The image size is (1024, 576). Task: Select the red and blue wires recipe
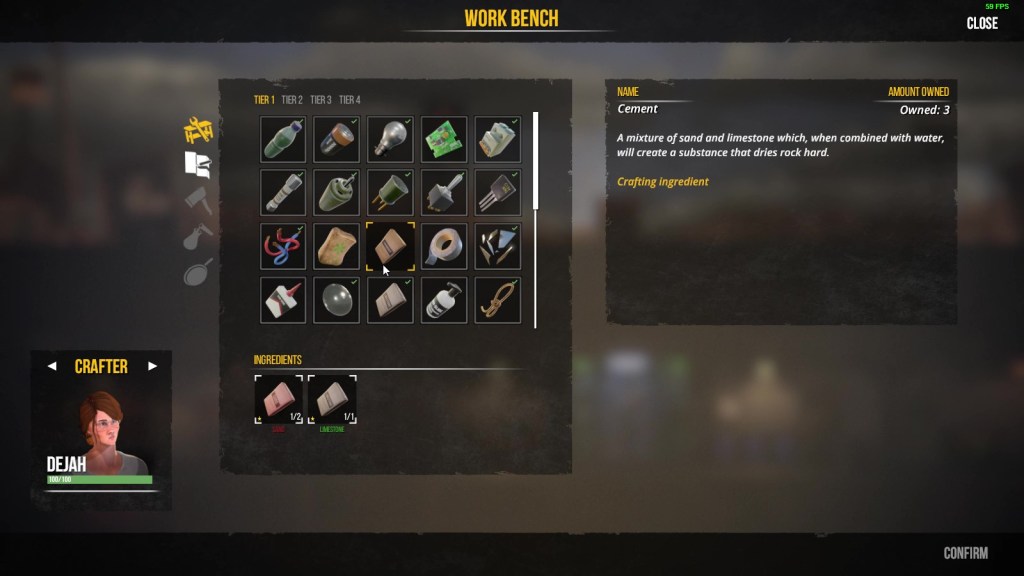point(283,246)
